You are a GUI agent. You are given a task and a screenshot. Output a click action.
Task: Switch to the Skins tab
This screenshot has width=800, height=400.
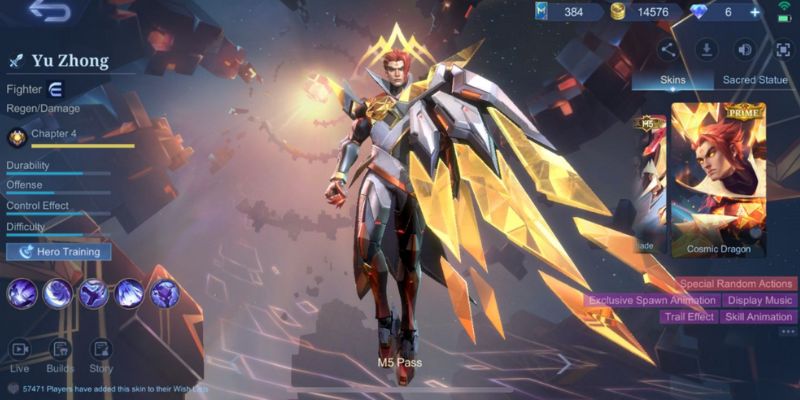[x=672, y=80]
